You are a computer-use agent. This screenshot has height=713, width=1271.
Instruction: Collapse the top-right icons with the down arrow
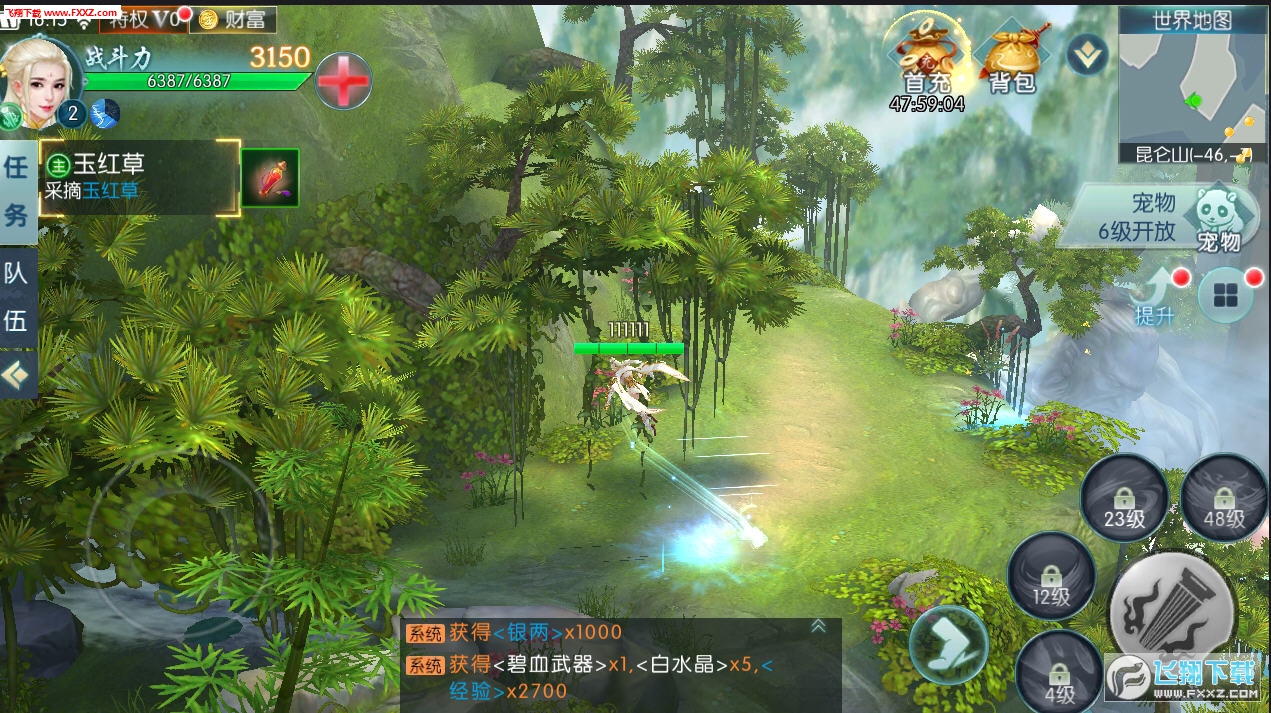(x=1086, y=54)
